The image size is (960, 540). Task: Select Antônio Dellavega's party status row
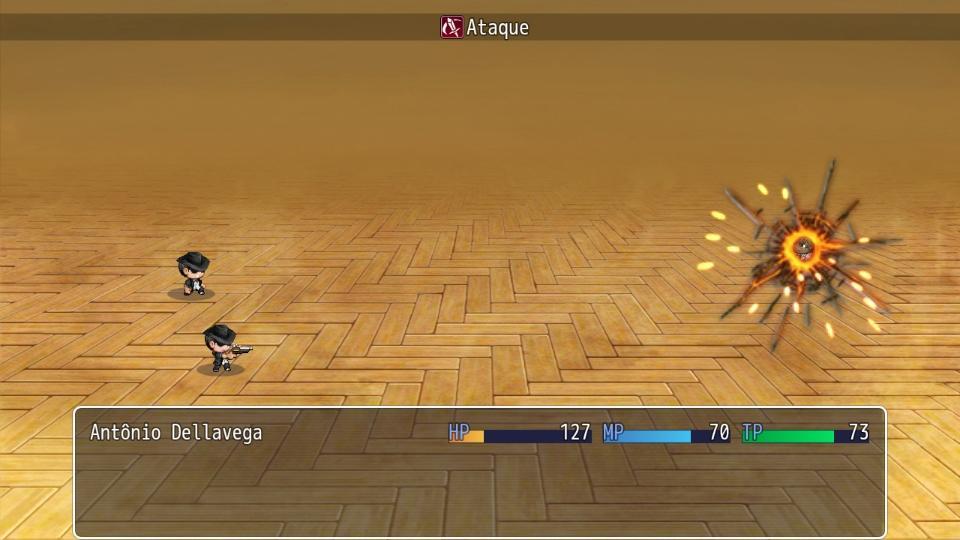coord(478,434)
